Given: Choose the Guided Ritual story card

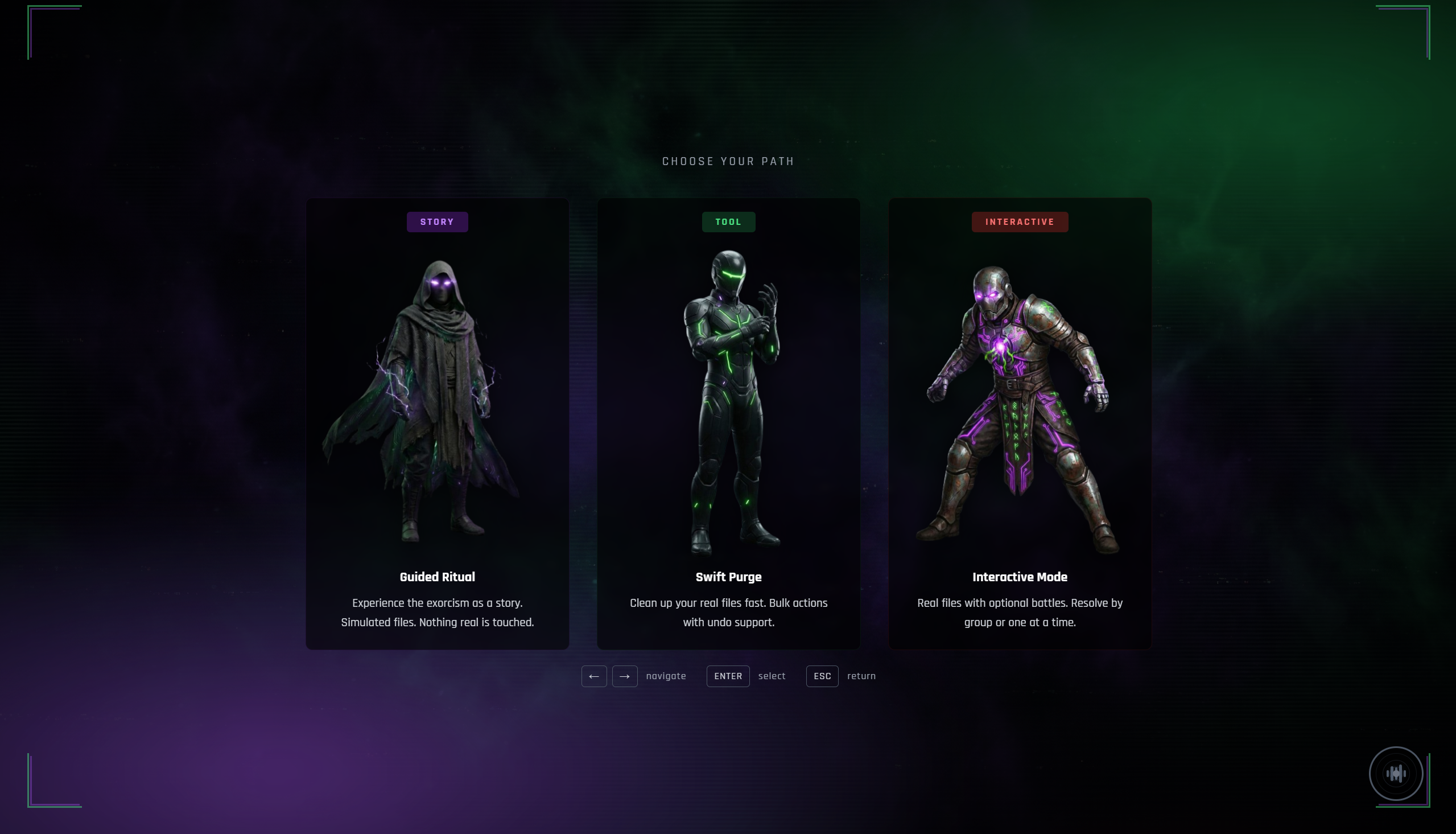Looking at the screenshot, I should coord(438,424).
